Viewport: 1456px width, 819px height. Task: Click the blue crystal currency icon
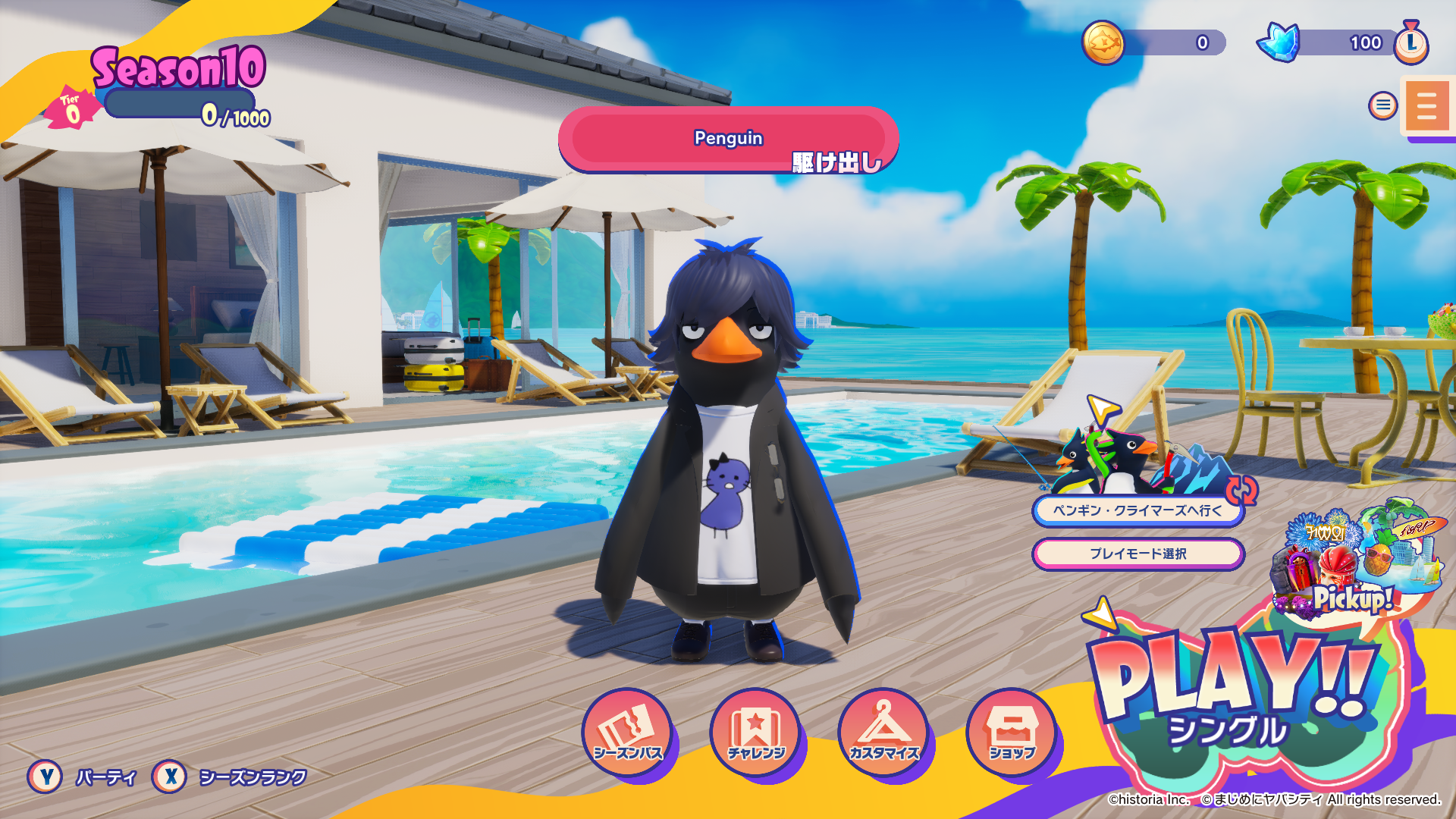pyautogui.click(x=1279, y=42)
